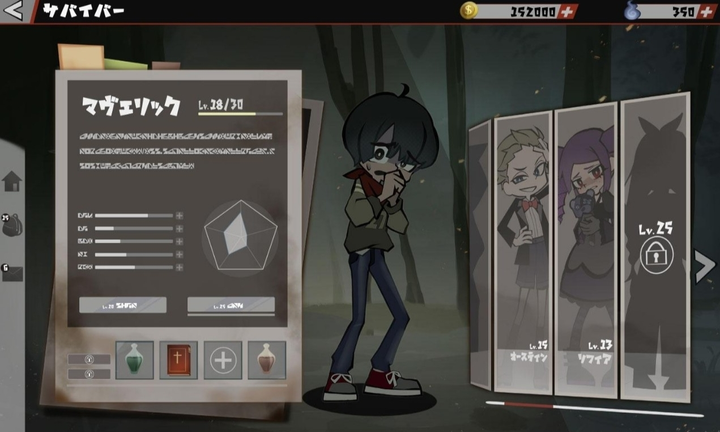Increase the bottom stat with its plus button
The width and height of the screenshot is (720, 432).
tap(180, 267)
